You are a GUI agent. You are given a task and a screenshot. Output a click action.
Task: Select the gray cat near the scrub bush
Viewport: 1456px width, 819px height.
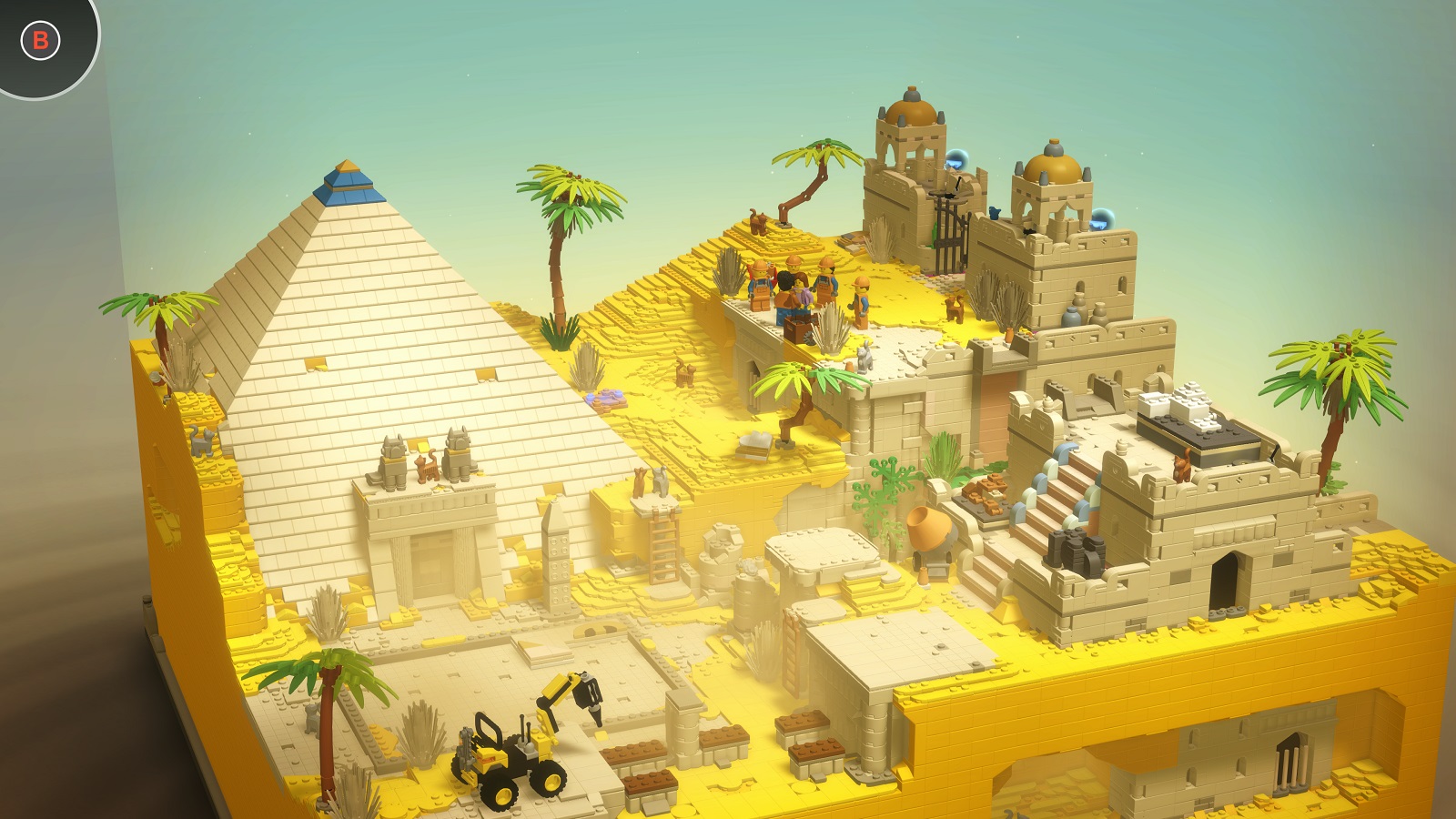pyautogui.click(x=864, y=359)
